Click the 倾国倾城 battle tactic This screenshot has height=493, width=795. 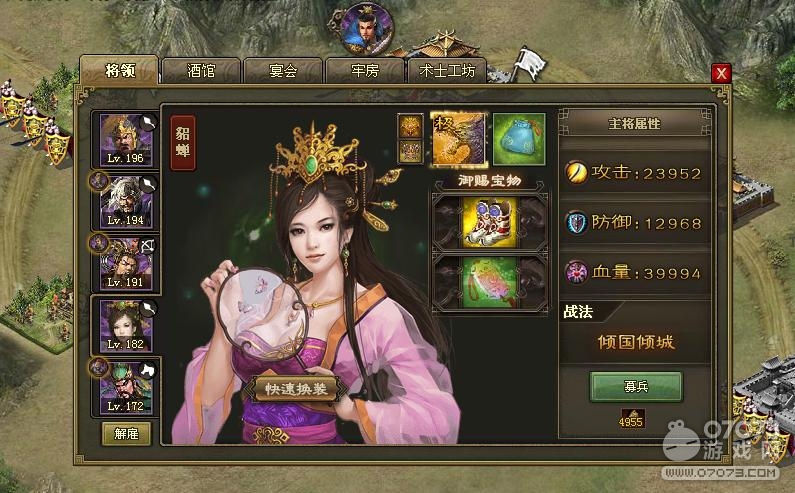635,341
